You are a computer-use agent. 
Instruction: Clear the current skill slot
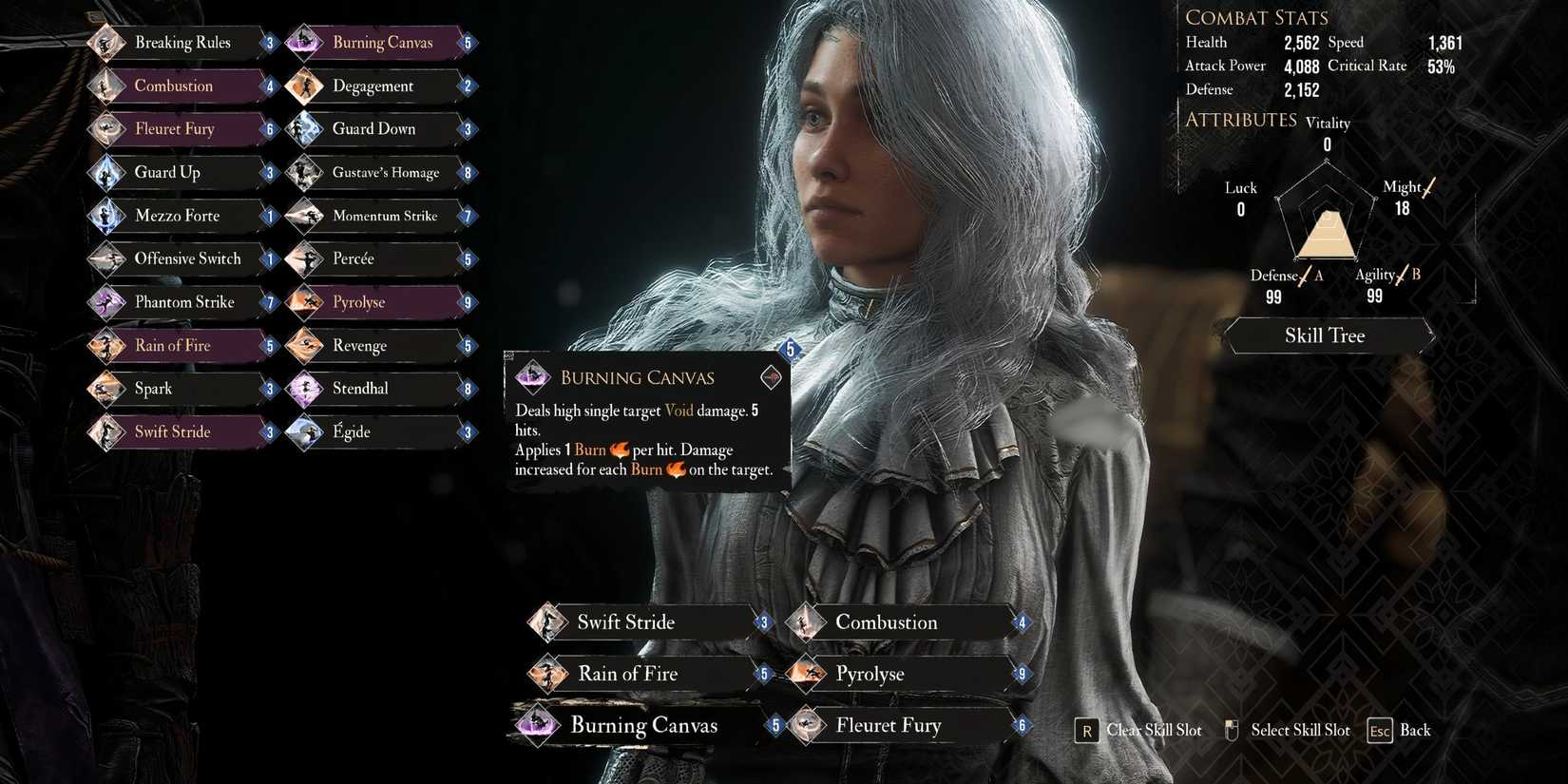click(x=1086, y=730)
